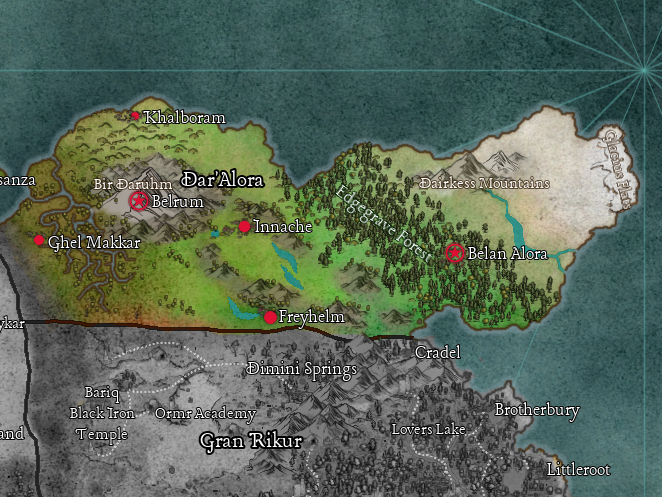This screenshot has height=497, width=662.
Task: Click the Belrum capital marker
Action: pyautogui.click(x=139, y=201)
